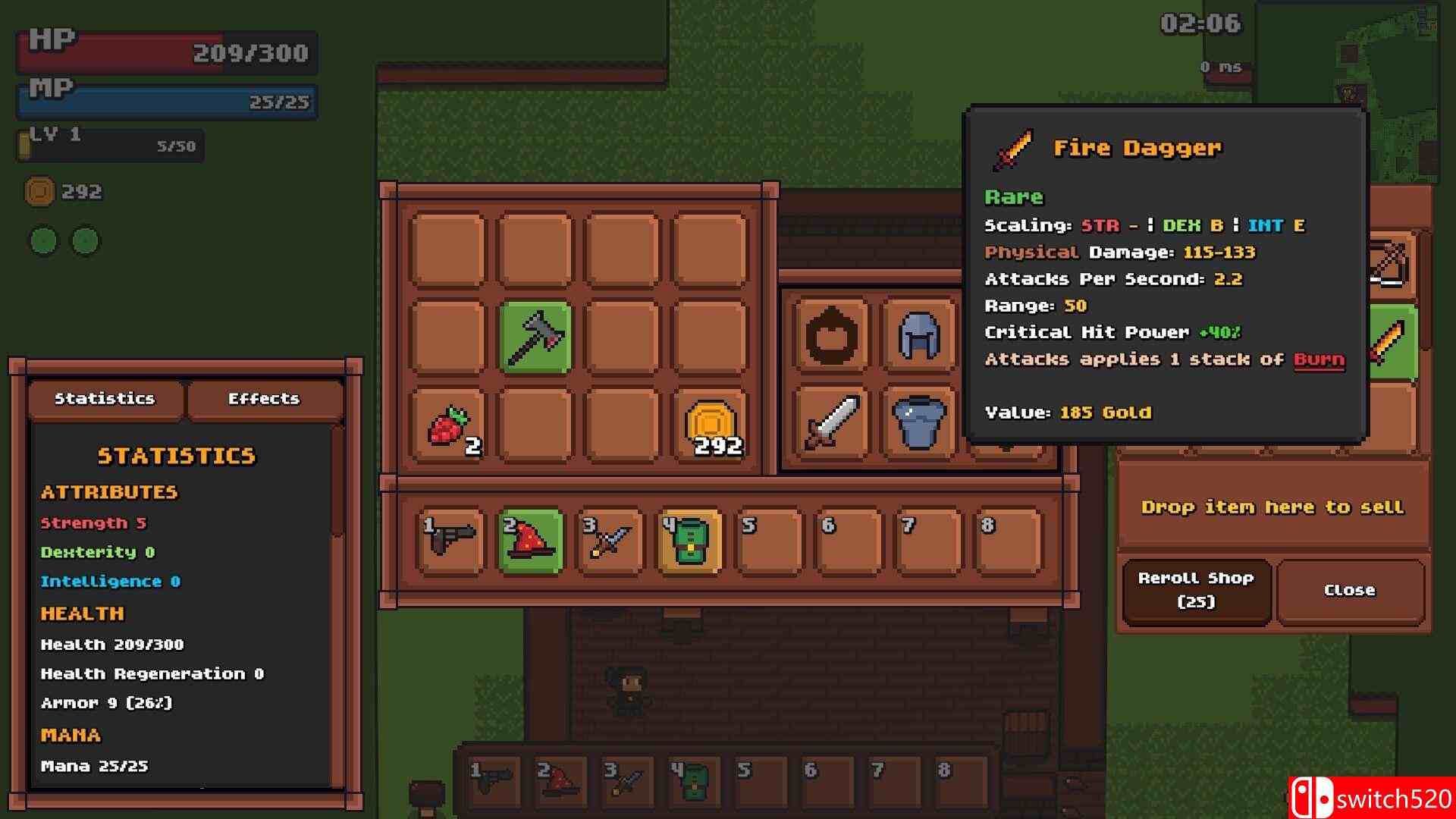Close the shop window
This screenshot has height=819, width=1456.
pos(1349,590)
